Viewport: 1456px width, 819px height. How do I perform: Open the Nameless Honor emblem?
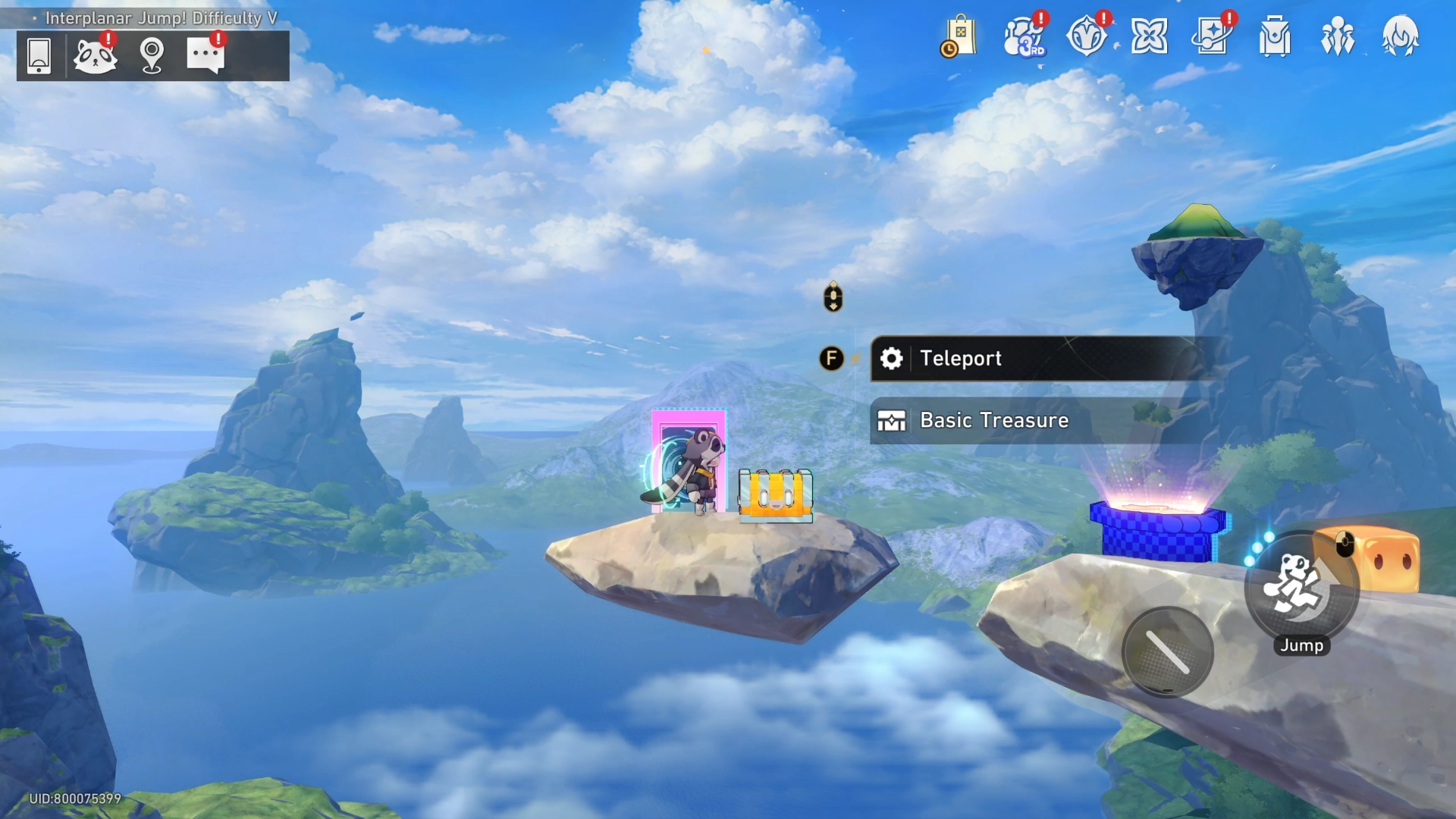pyautogui.click(x=1087, y=36)
